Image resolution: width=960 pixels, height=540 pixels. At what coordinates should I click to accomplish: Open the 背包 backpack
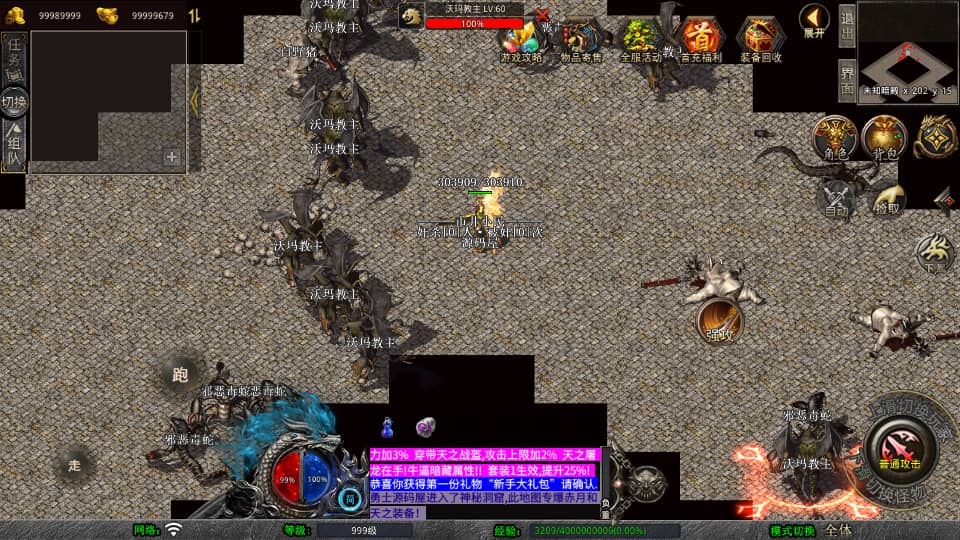[884, 138]
